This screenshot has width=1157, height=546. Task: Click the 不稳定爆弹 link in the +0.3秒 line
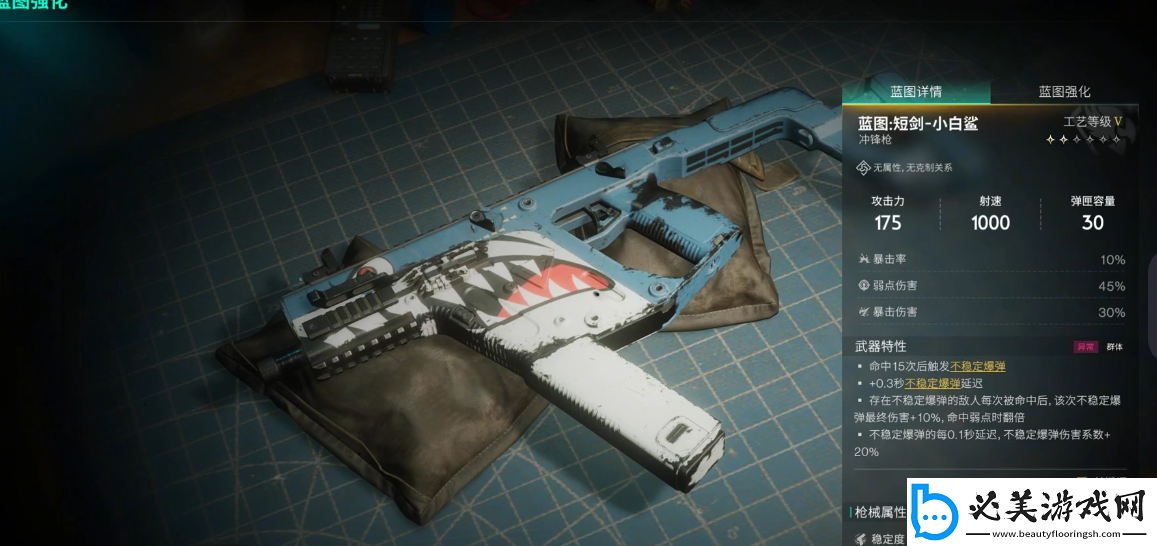coord(933,383)
